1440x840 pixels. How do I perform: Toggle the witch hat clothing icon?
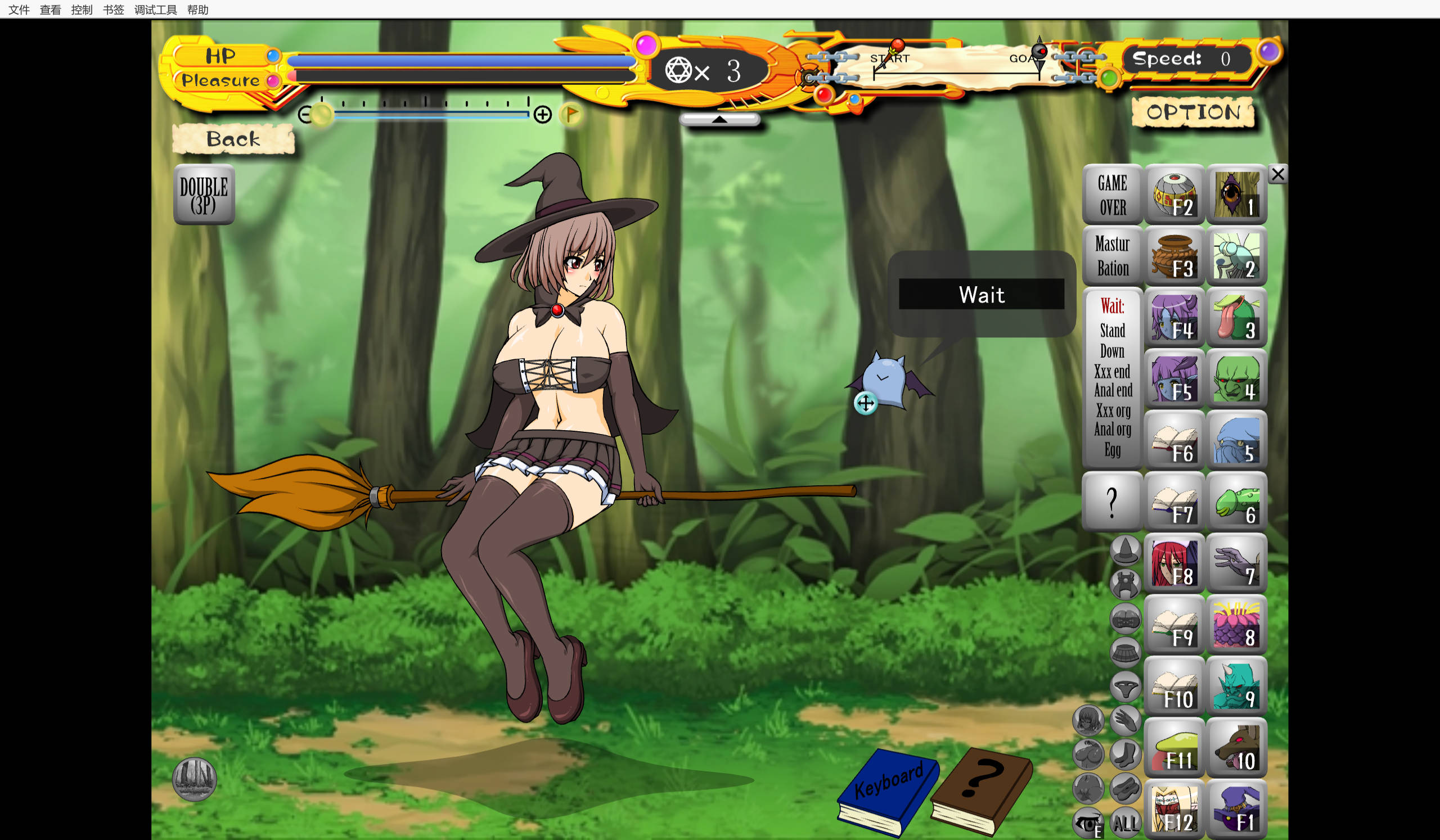pos(1125,550)
